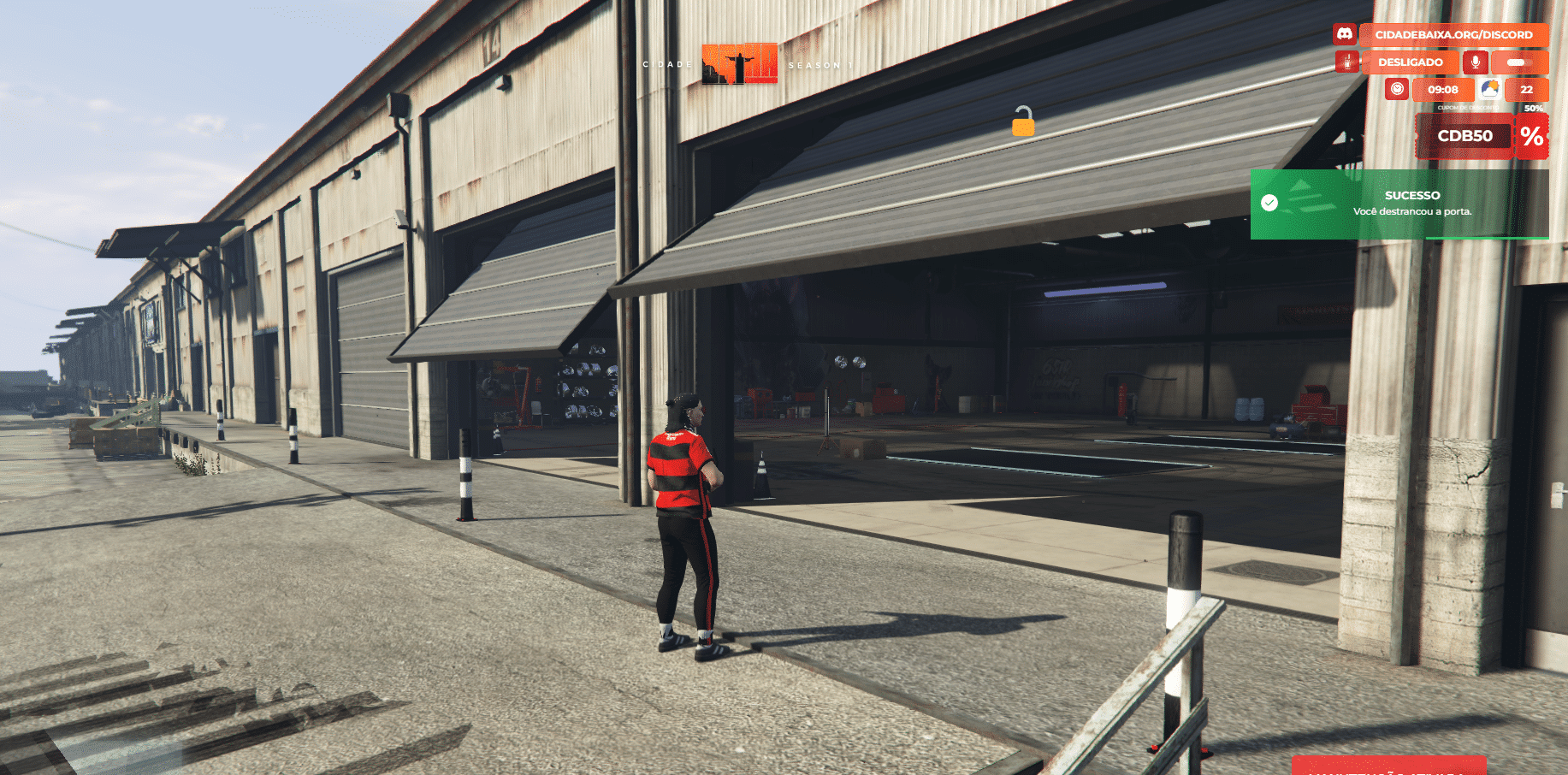This screenshot has height=775, width=1568.
Task: Click the CDB50 discount coupon
Action: tap(1464, 136)
